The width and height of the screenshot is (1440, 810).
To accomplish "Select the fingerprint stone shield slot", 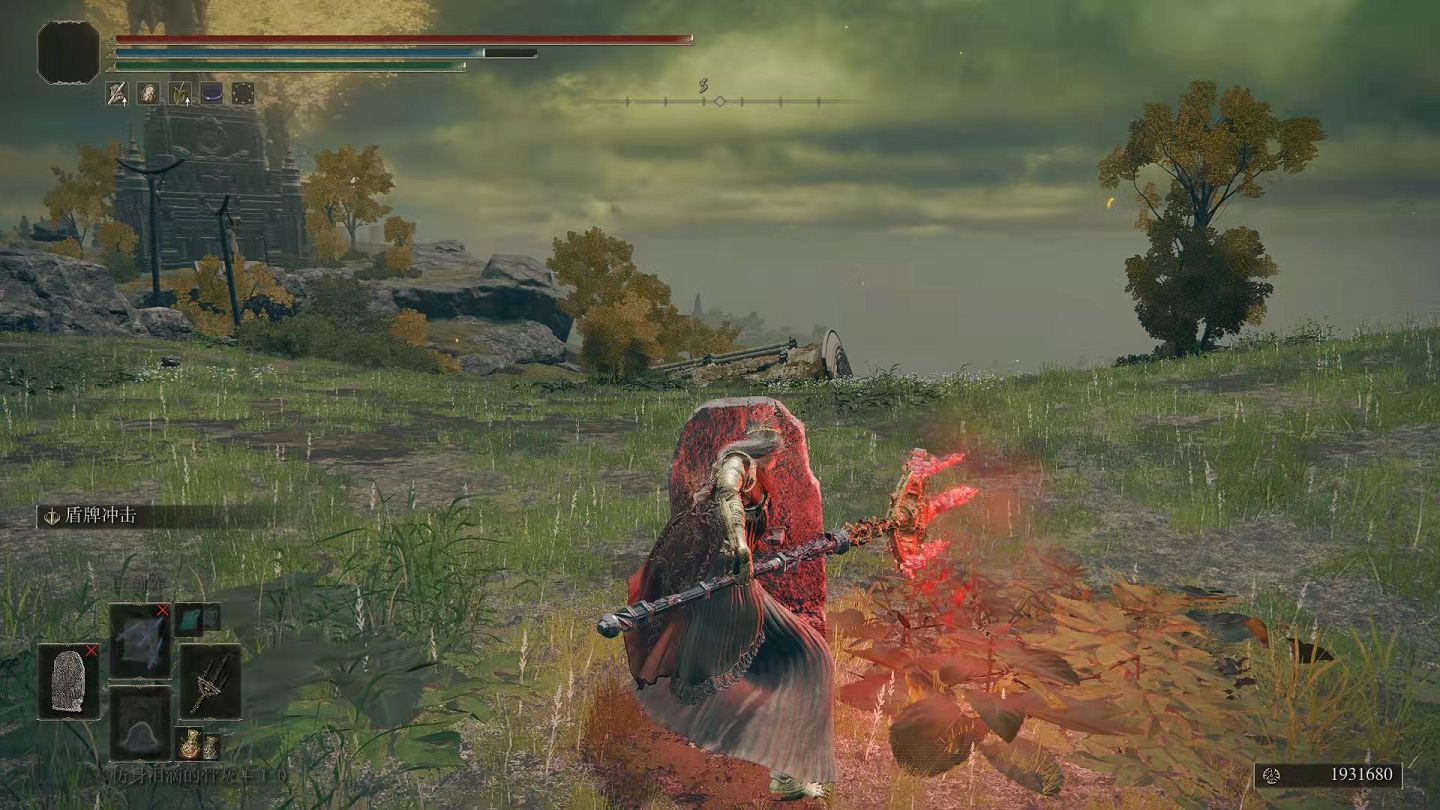I will click(68, 681).
